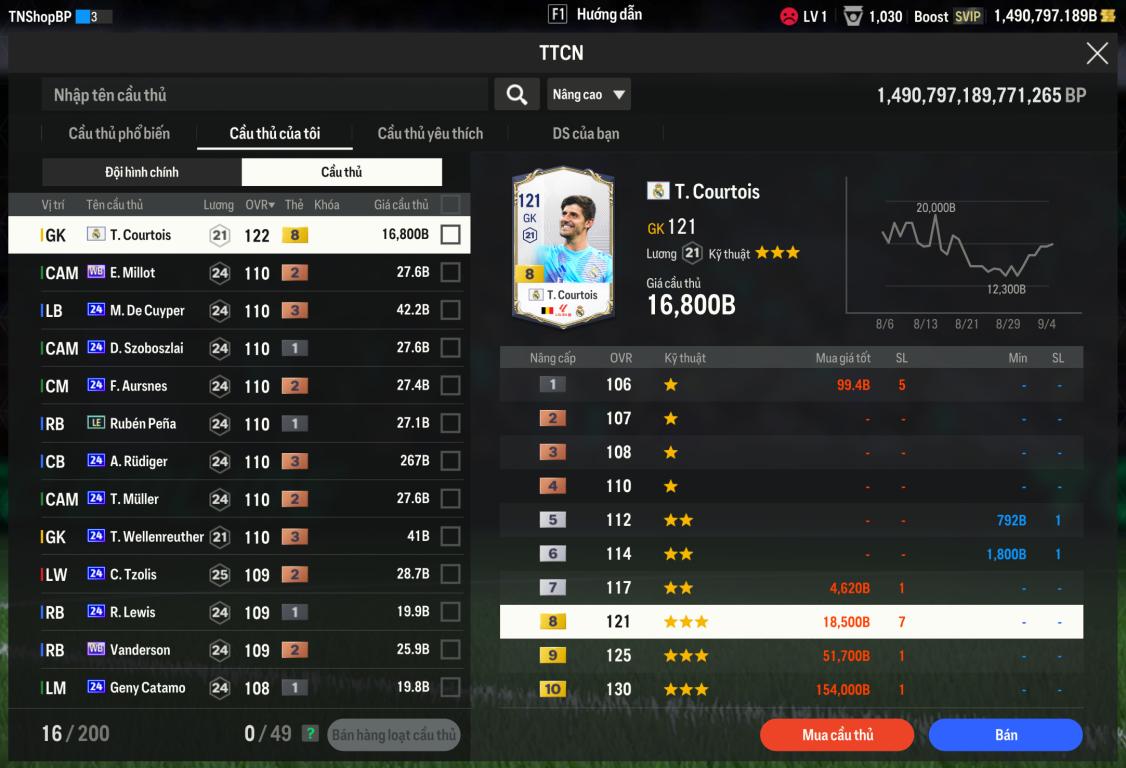Choose the upgrade level 5 row

click(x=790, y=520)
